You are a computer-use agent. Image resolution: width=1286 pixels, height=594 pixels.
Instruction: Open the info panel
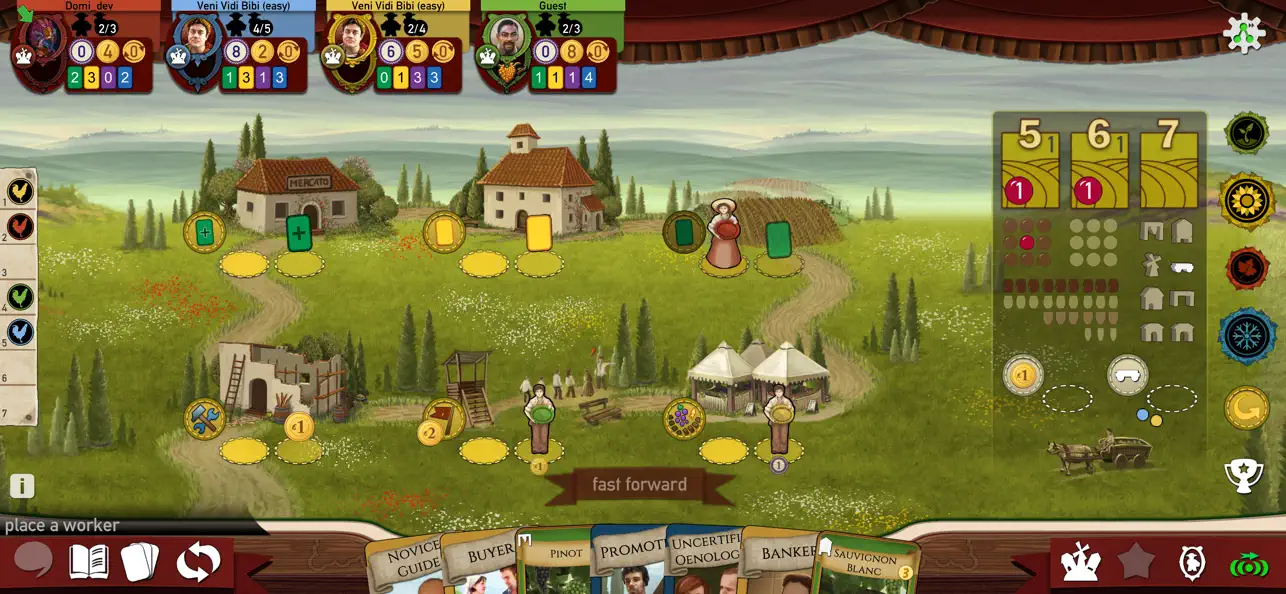22,486
